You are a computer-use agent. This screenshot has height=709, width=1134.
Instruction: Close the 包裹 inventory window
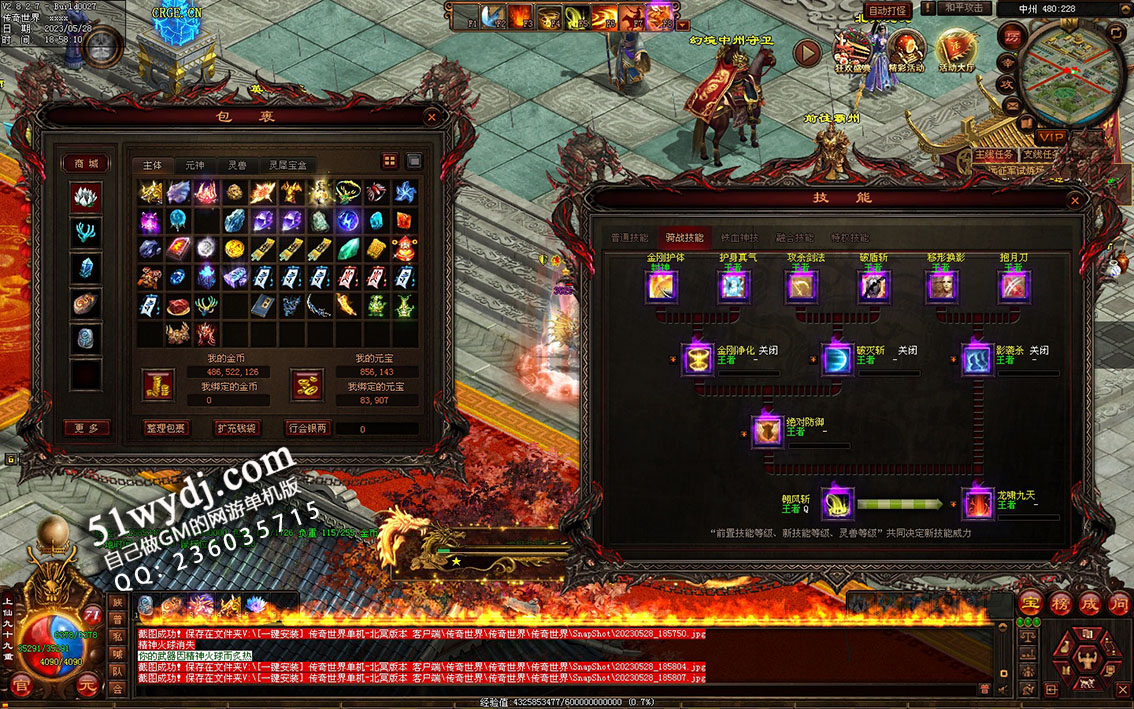click(432, 117)
